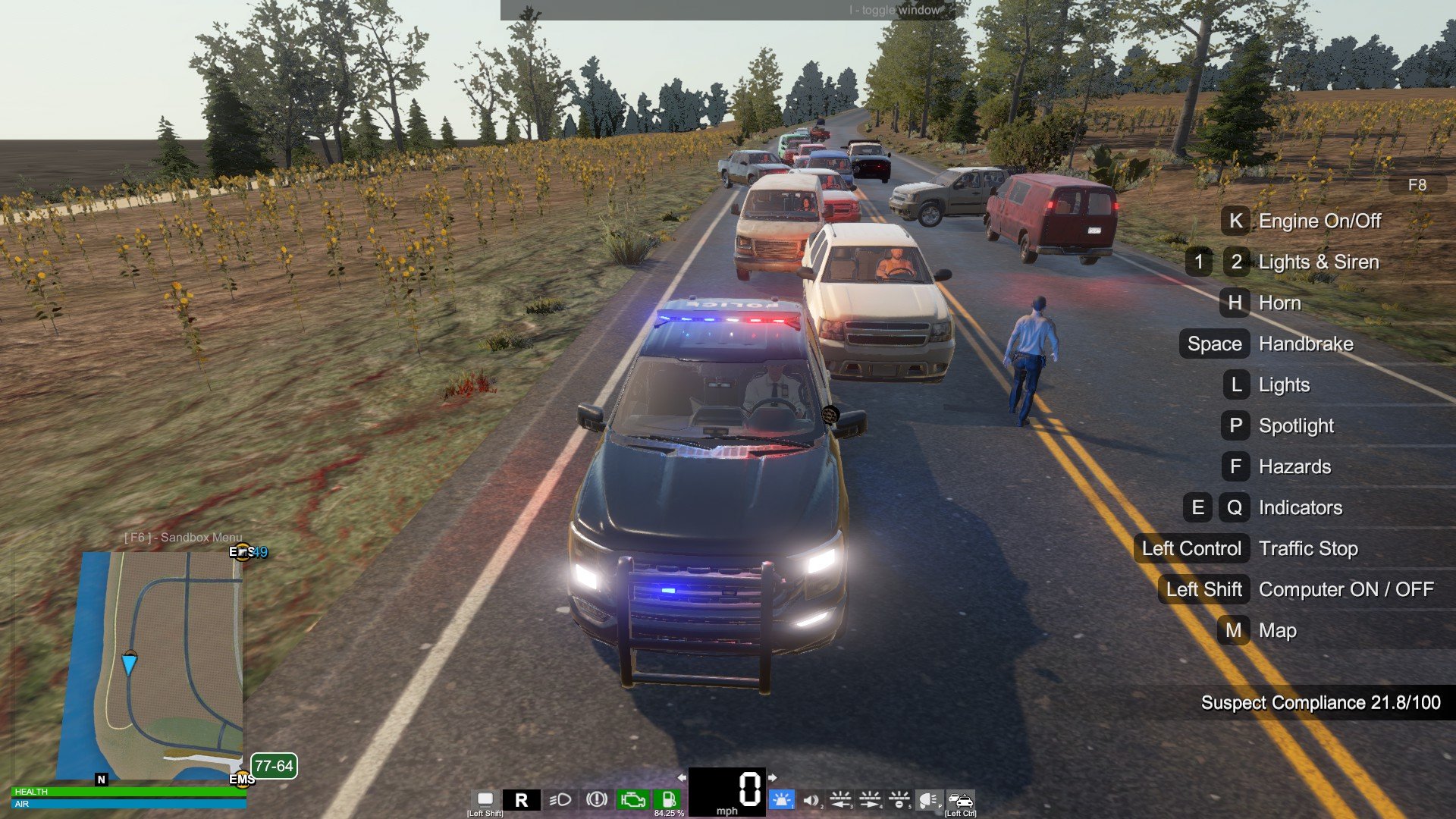The height and width of the screenshot is (819, 1456).
Task: Activate the siren speaker icon
Action: click(811, 800)
